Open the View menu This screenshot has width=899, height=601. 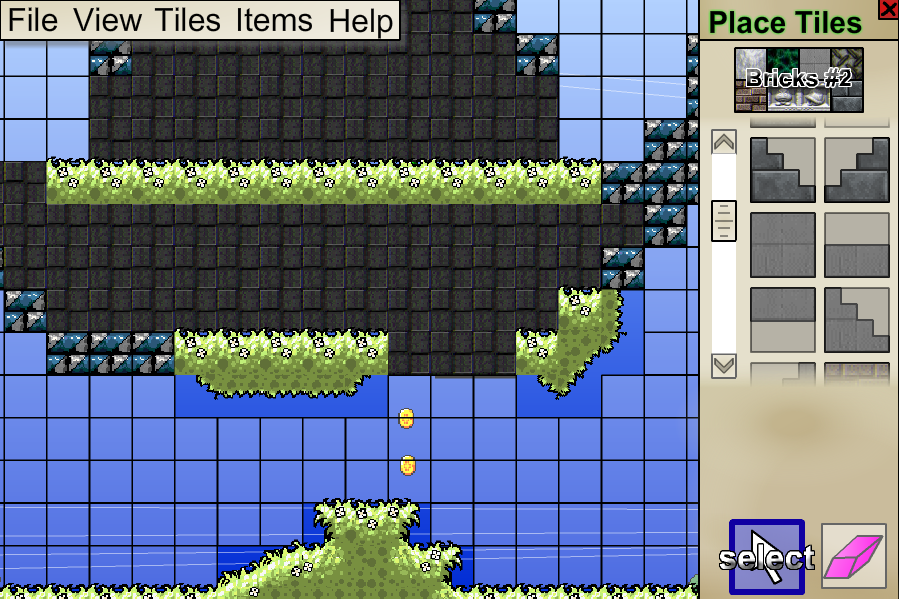tap(108, 21)
